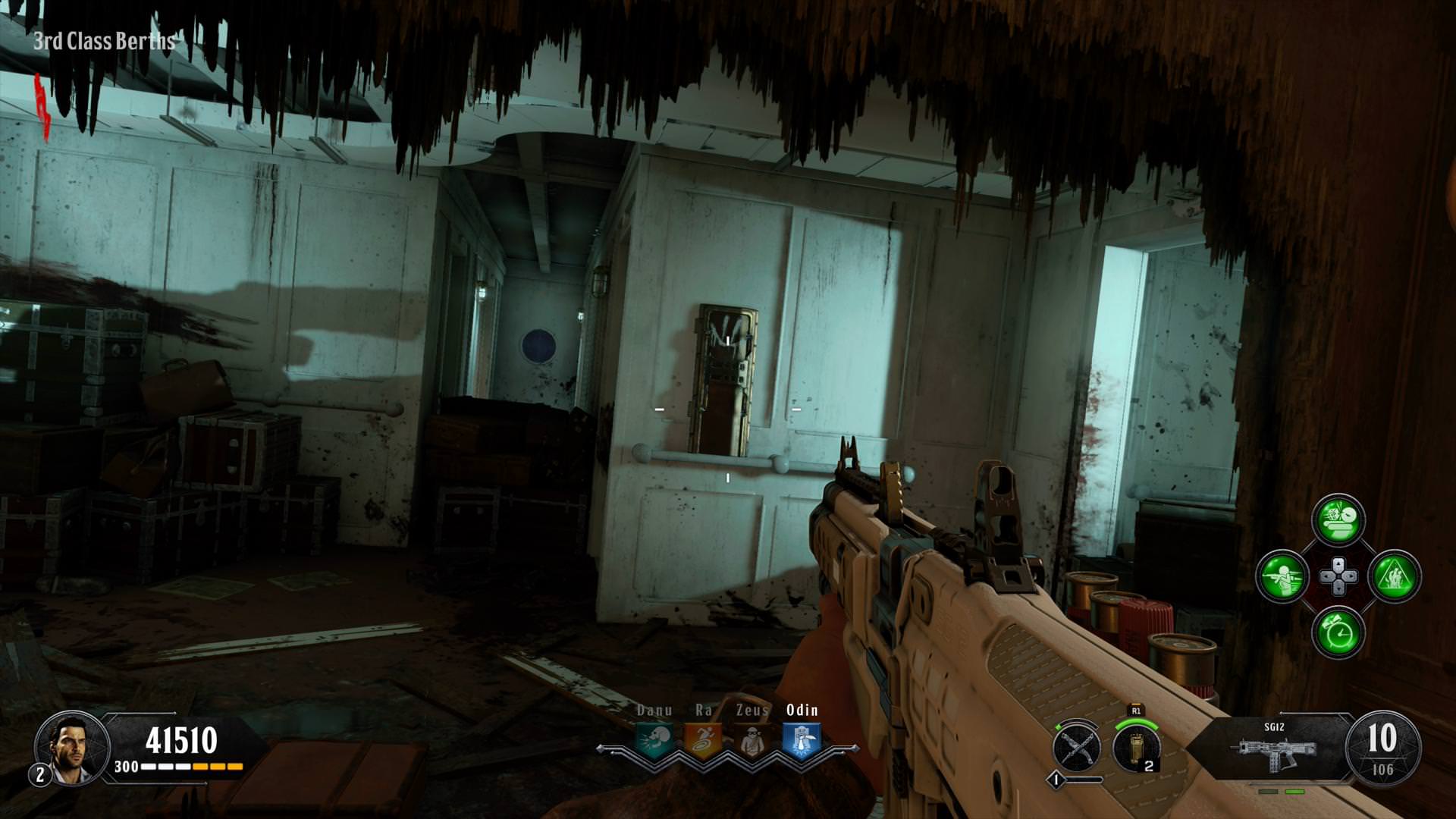Activate the warning triangle fire elixir

tap(1394, 576)
